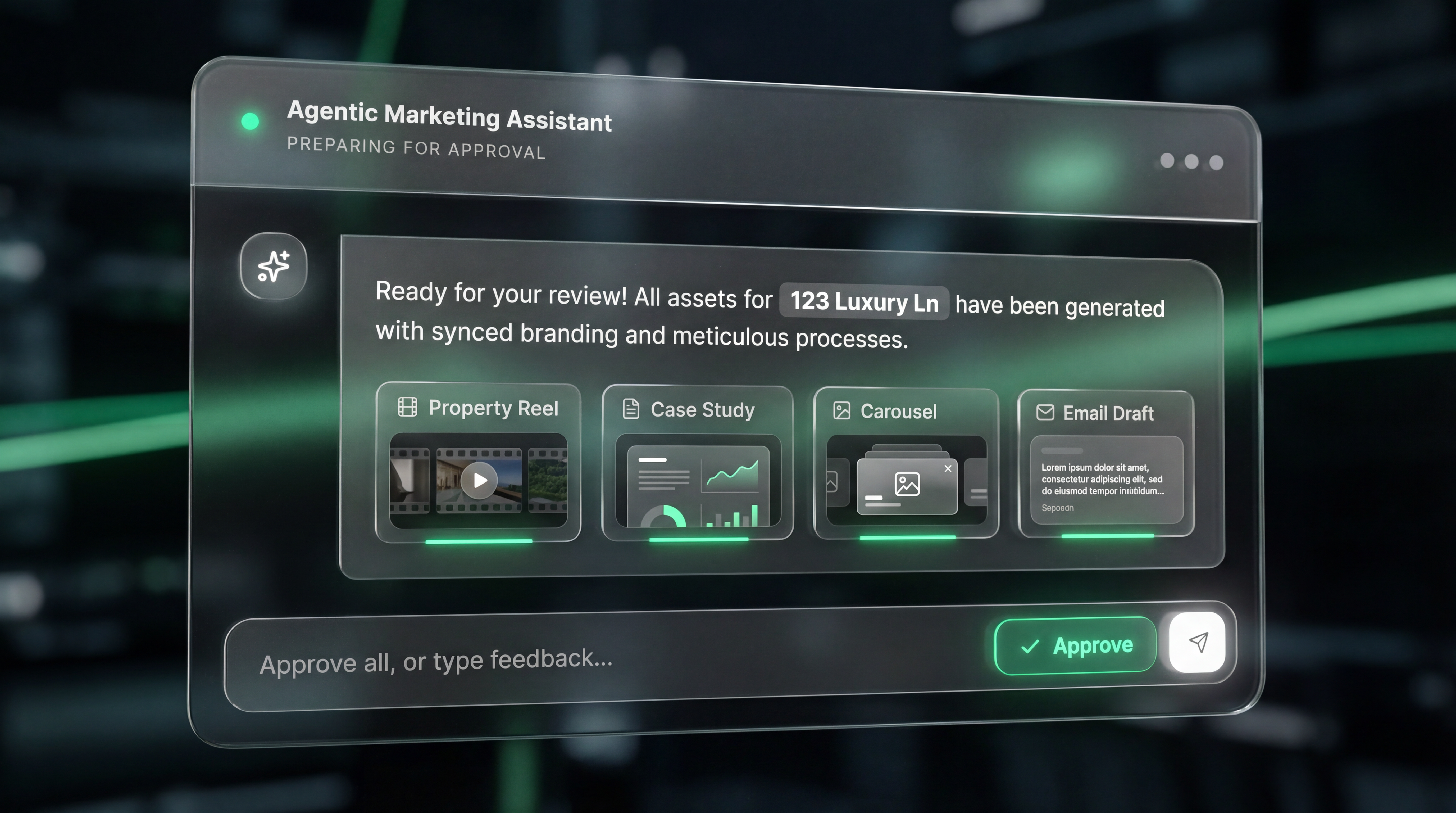The image size is (1456, 813).
Task: Click the green Approve button
Action: coord(1075,646)
